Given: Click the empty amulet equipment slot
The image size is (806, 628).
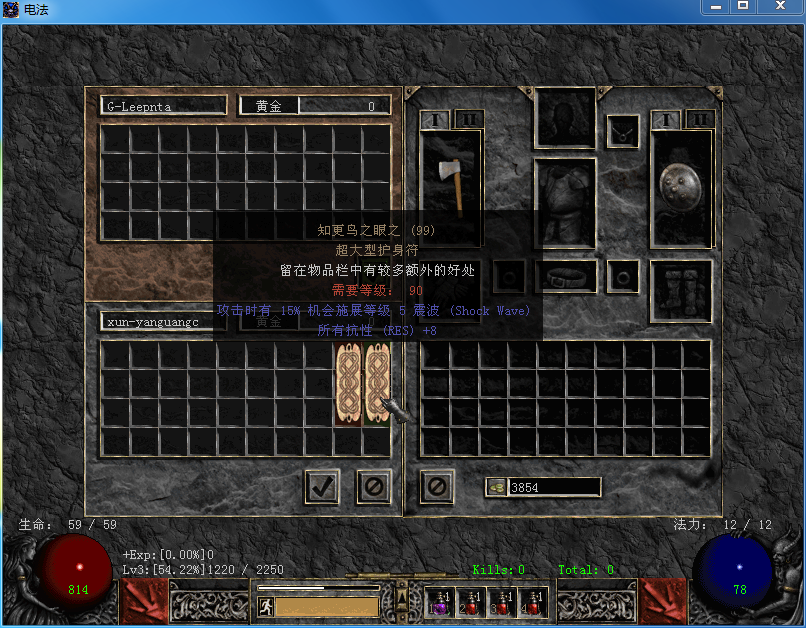Looking at the screenshot, I should coord(622,131).
